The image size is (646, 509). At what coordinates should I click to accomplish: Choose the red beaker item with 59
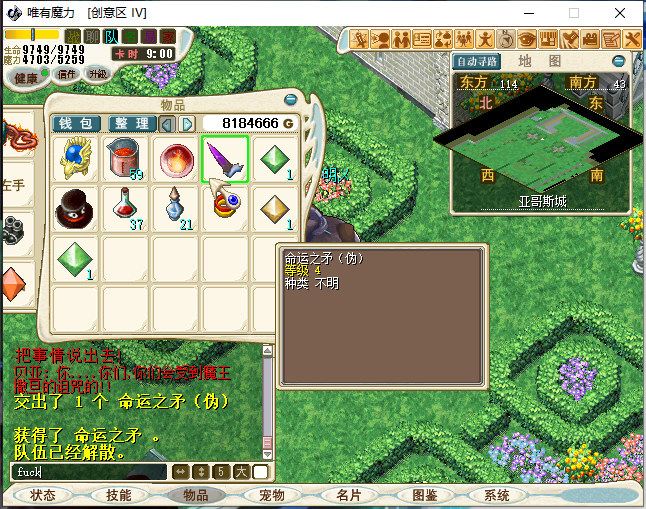[125, 160]
